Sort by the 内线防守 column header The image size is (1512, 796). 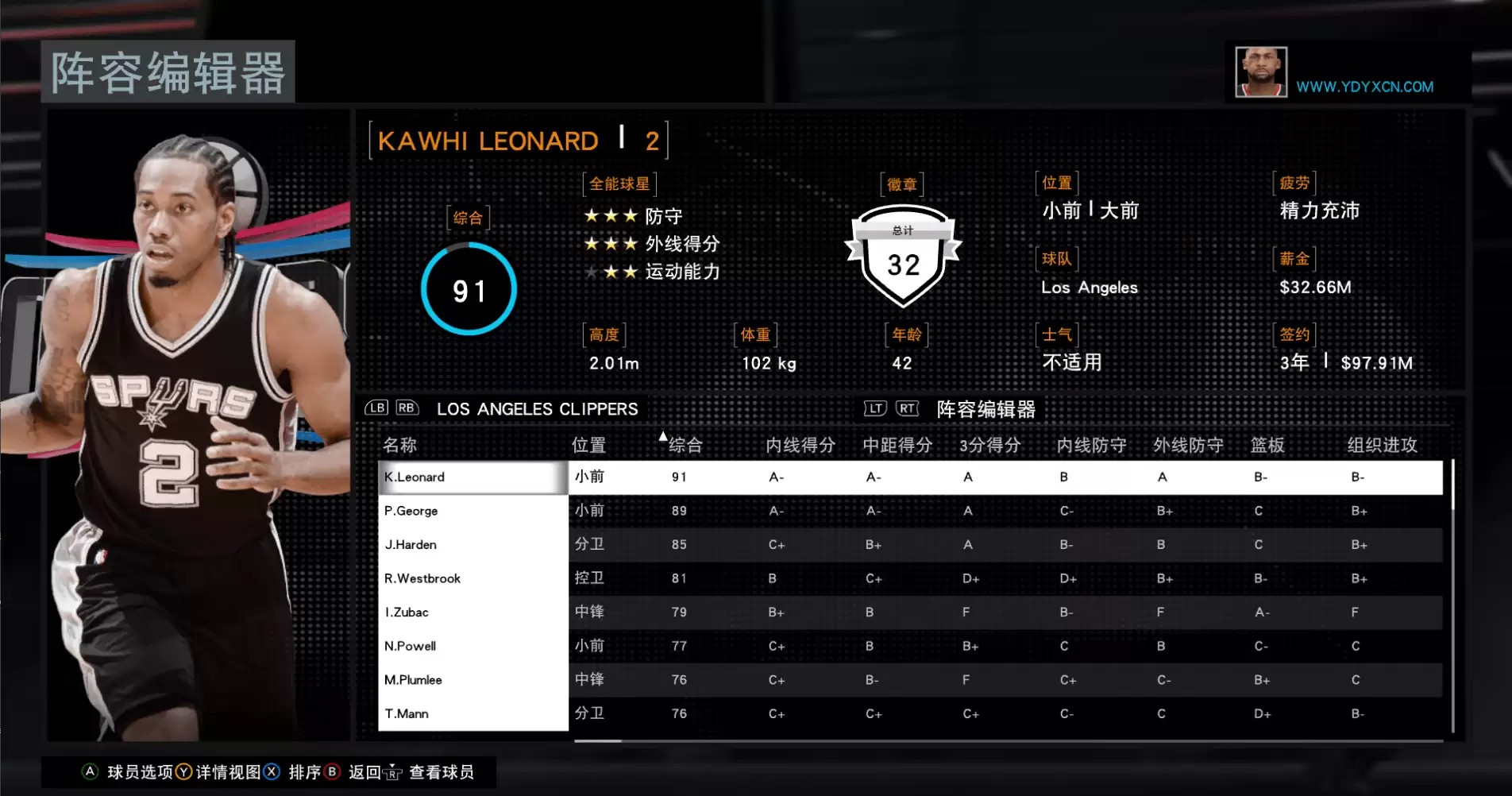1091,445
